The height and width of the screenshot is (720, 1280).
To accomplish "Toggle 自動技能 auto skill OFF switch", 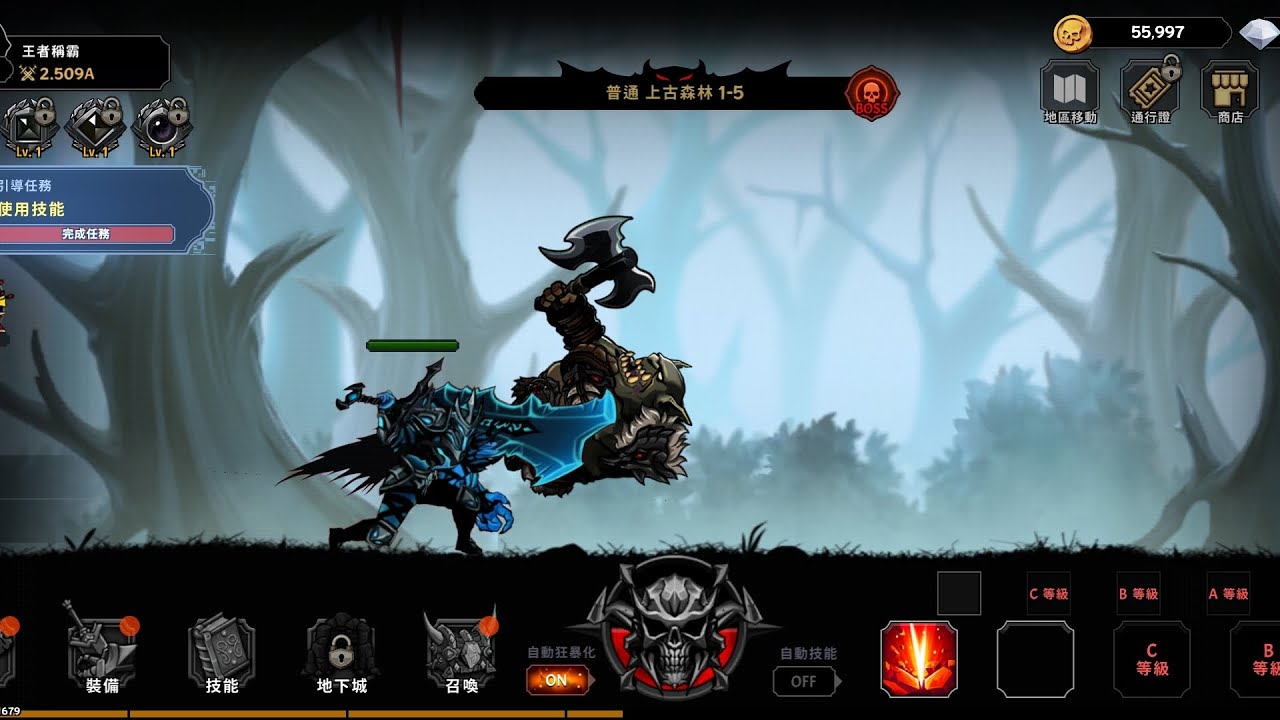I will pyautogui.click(x=804, y=681).
